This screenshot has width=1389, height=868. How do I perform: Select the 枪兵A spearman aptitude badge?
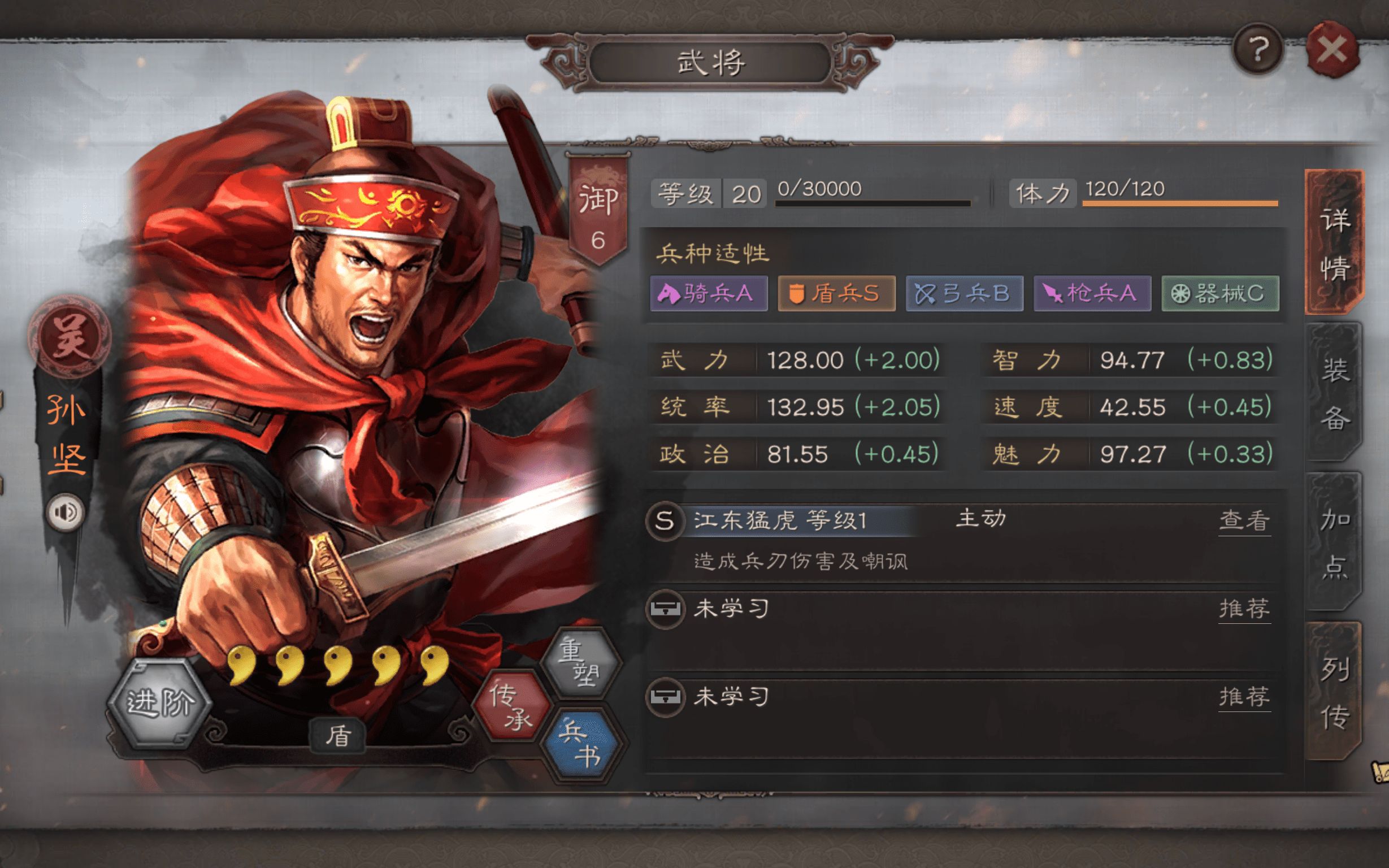[1092, 293]
